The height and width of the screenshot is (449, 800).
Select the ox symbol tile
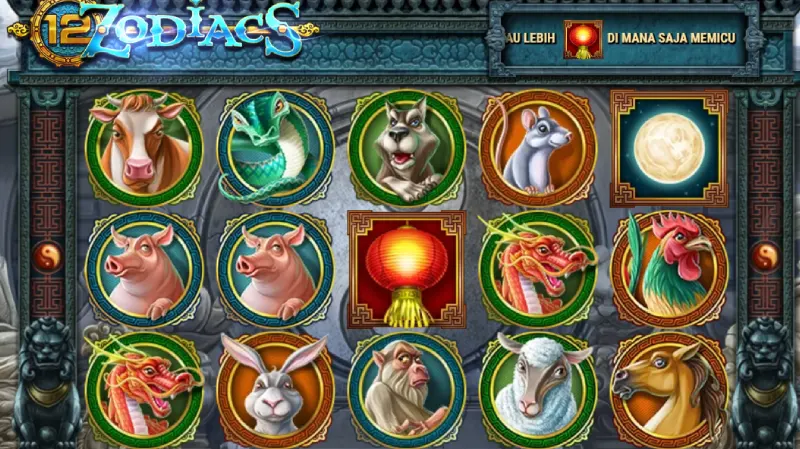[x=143, y=148]
